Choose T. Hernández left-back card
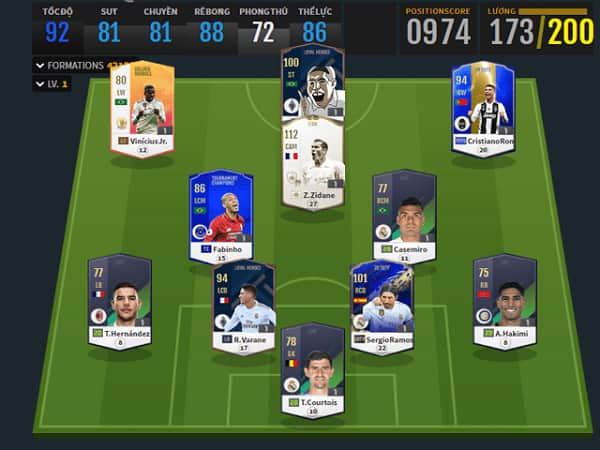600x450 pixels. [119, 297]
